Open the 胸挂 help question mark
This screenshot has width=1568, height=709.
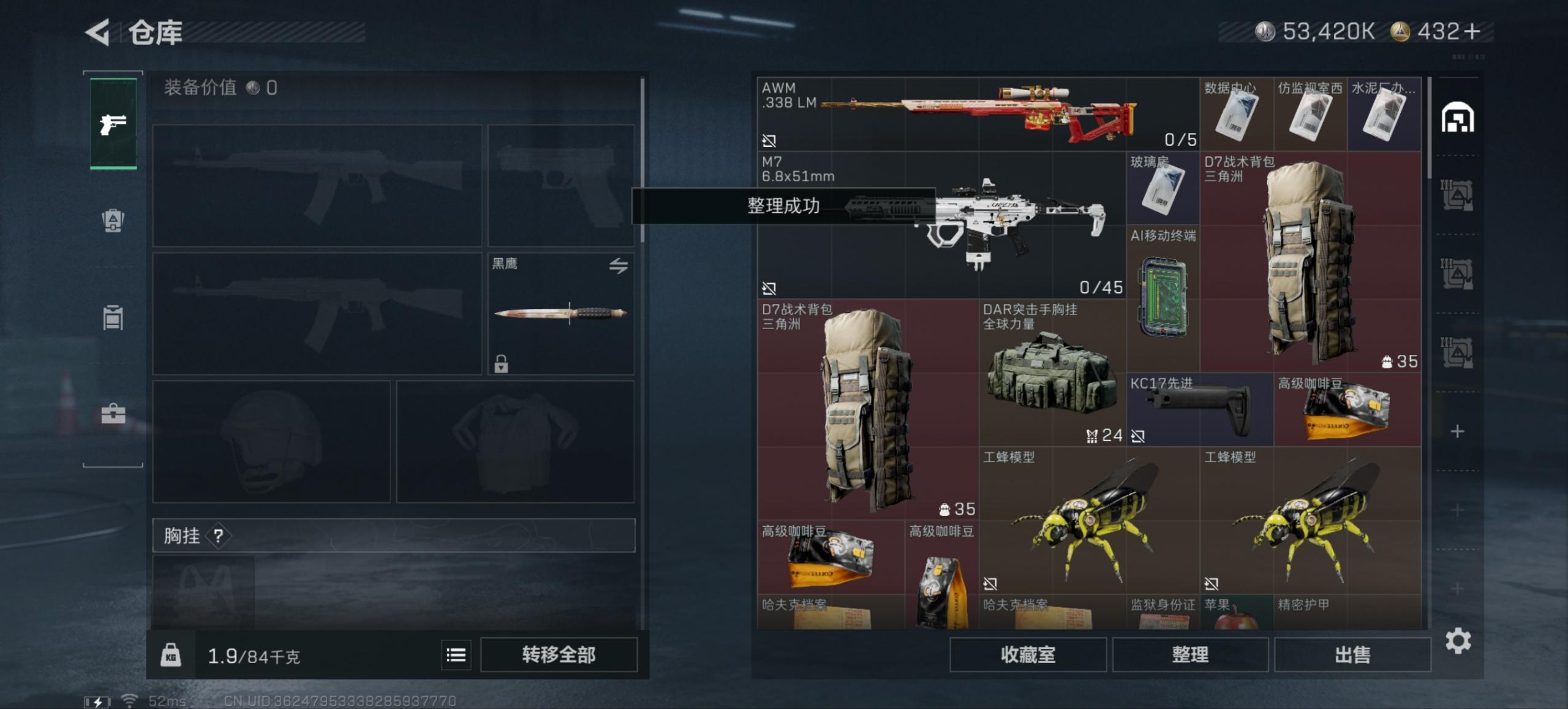click(x=219, y=537)
